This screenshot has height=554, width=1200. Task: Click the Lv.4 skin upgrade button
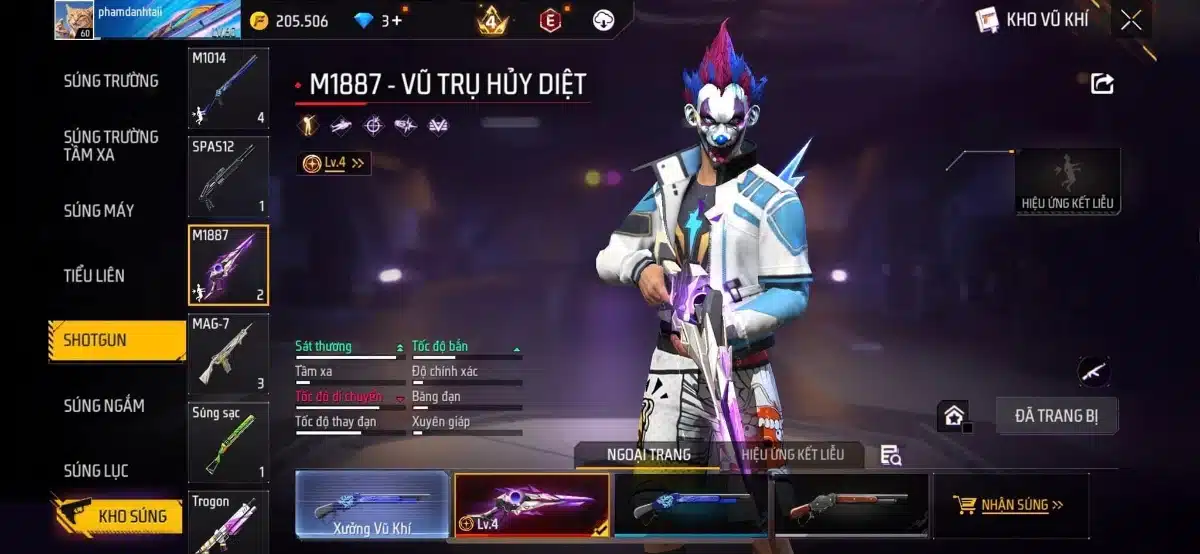point(334,163)
